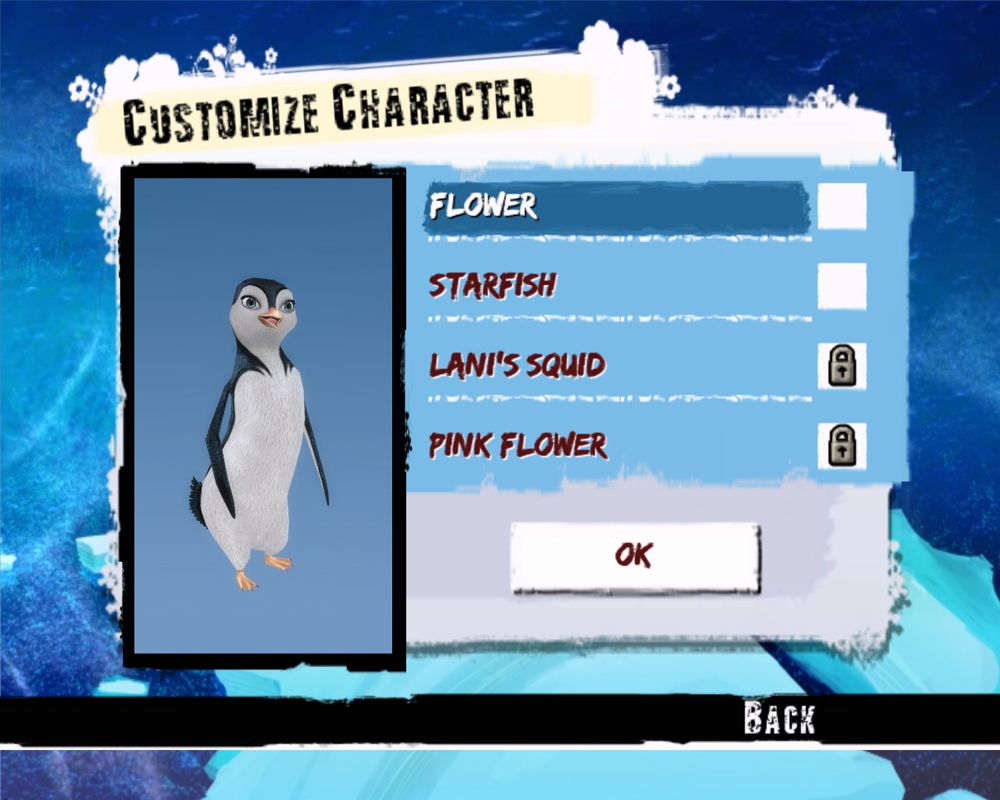Select the locked Lani's Squid item

coord(517,365)
